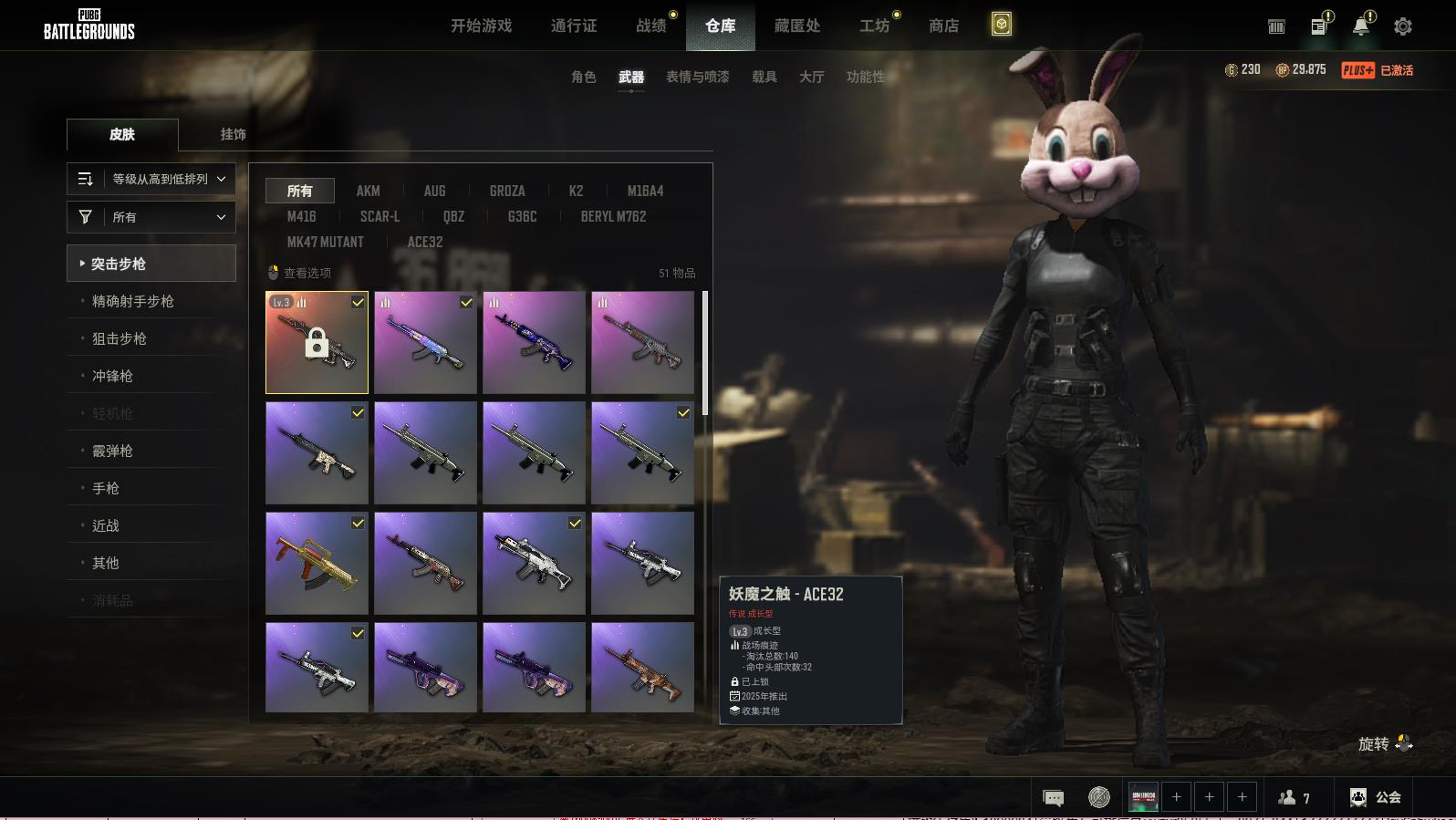Open the chat window icon
This screenshot has width=1456, height=820.
[1053, 798]
